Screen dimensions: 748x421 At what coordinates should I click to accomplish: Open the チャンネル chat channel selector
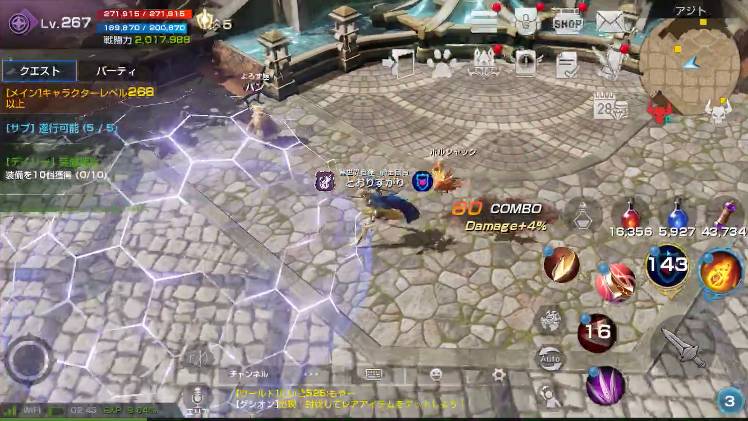249,374
